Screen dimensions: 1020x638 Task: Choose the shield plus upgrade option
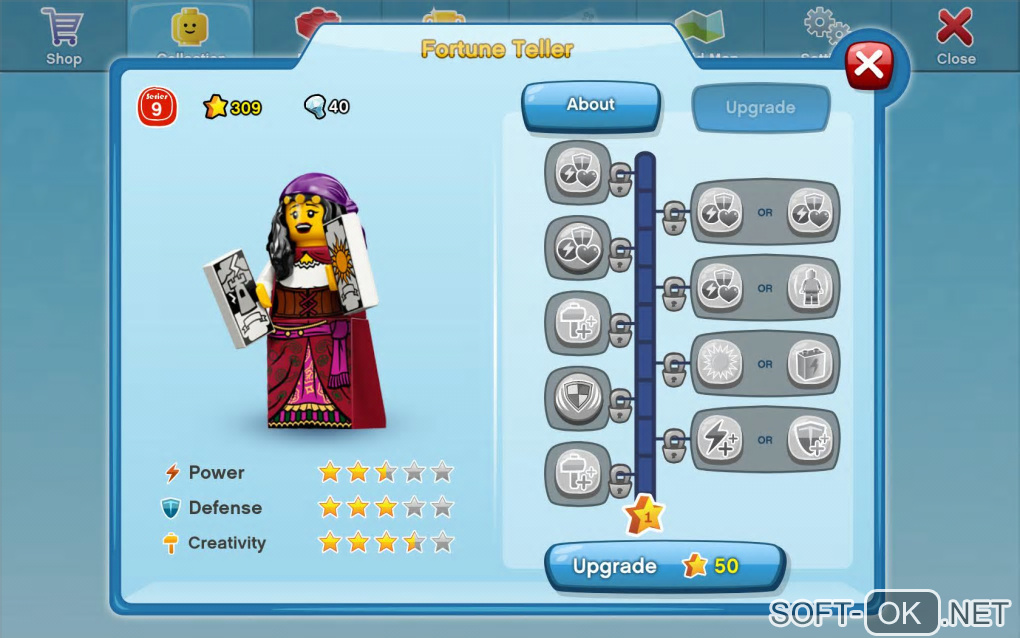click(x=810, y=439)
